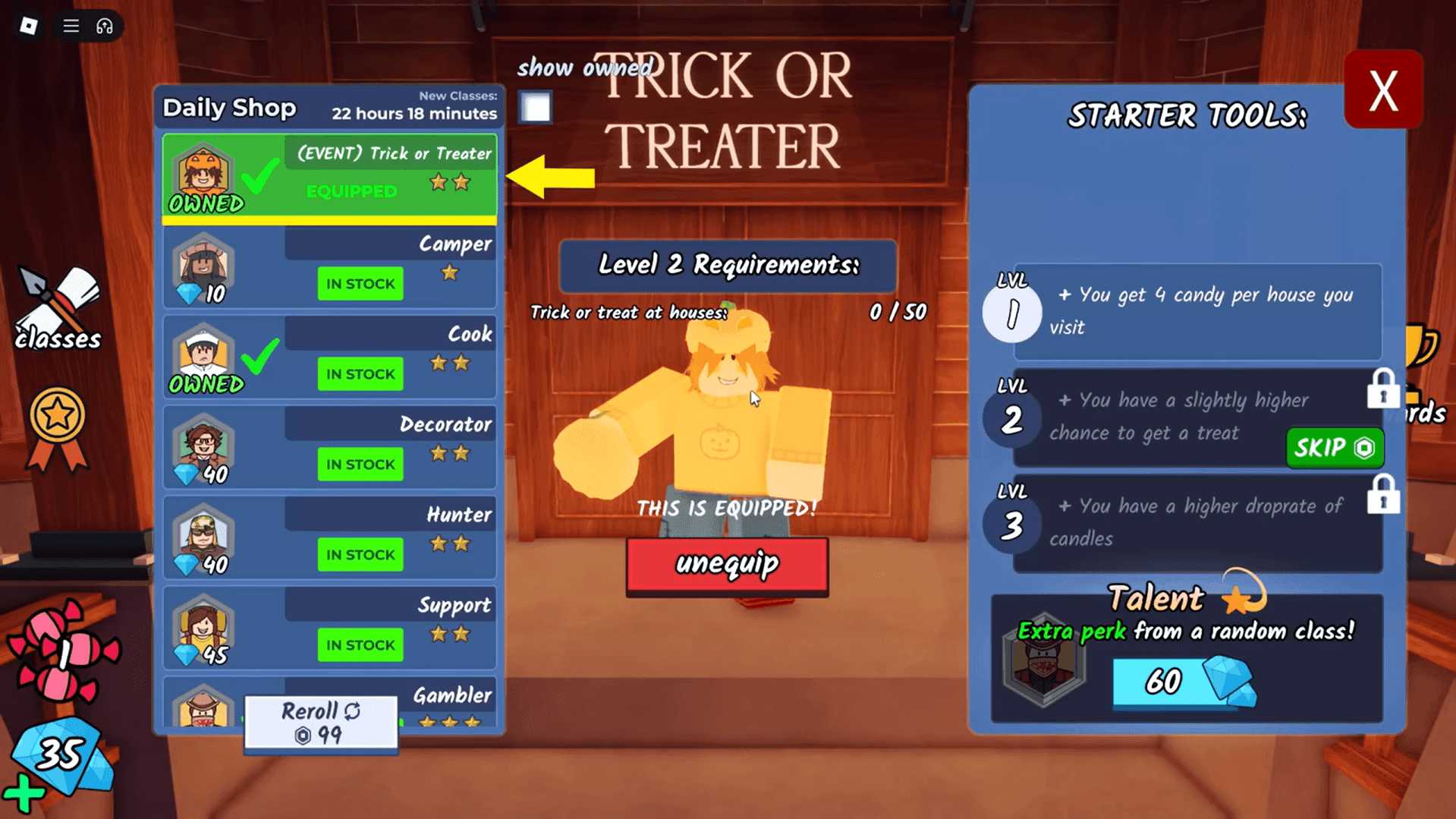Screen dimensions: 1456x819
Task: Click the pink candy counter icon
Action: click(x=64, y=649)
